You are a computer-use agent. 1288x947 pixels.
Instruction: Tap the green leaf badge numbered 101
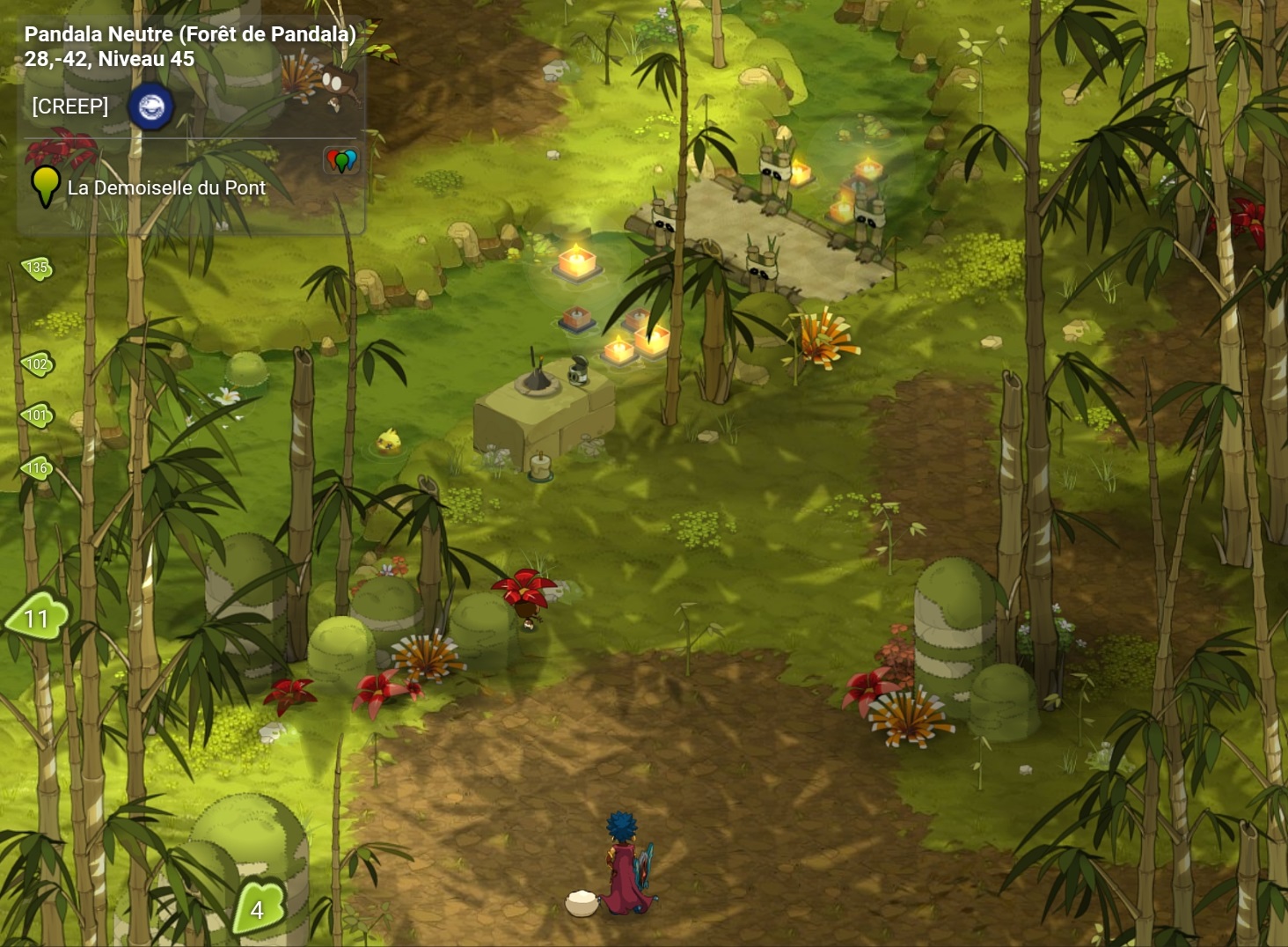tap(37, 415)
